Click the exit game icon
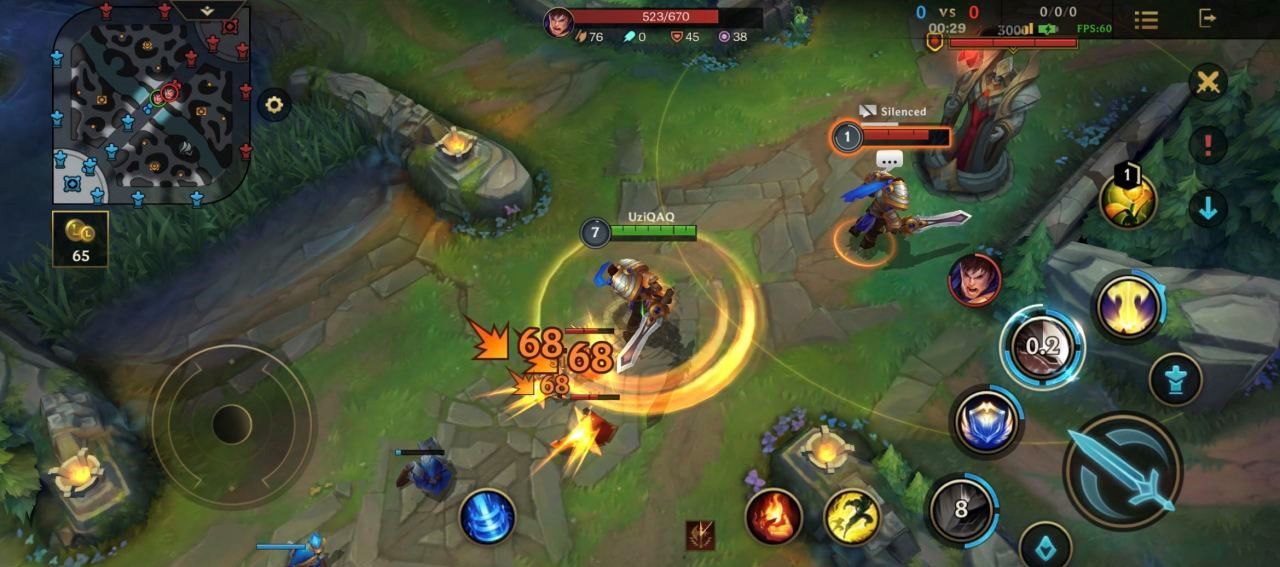 1208,18
